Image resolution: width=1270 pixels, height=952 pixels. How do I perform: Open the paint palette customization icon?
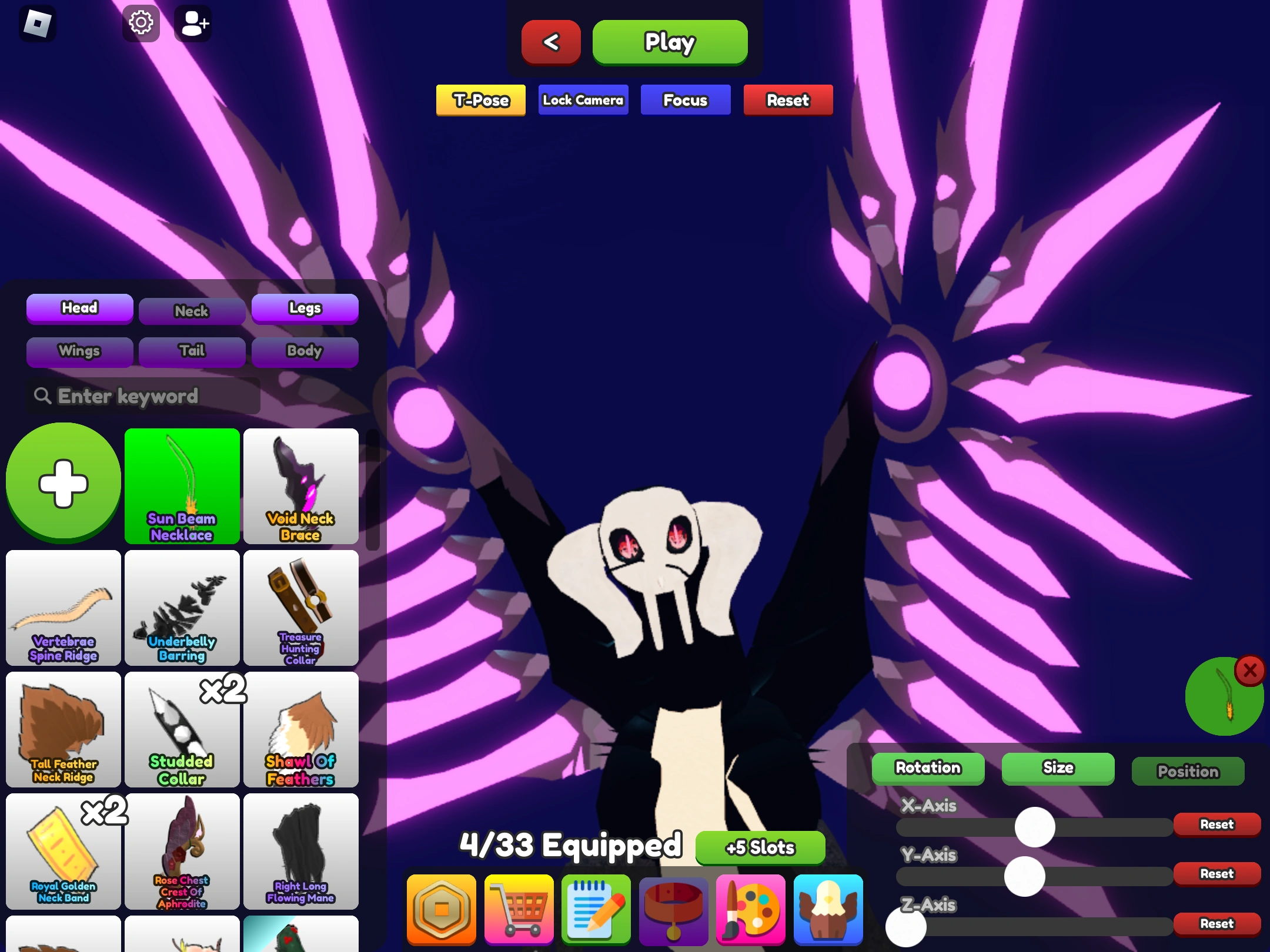point(751,910)
